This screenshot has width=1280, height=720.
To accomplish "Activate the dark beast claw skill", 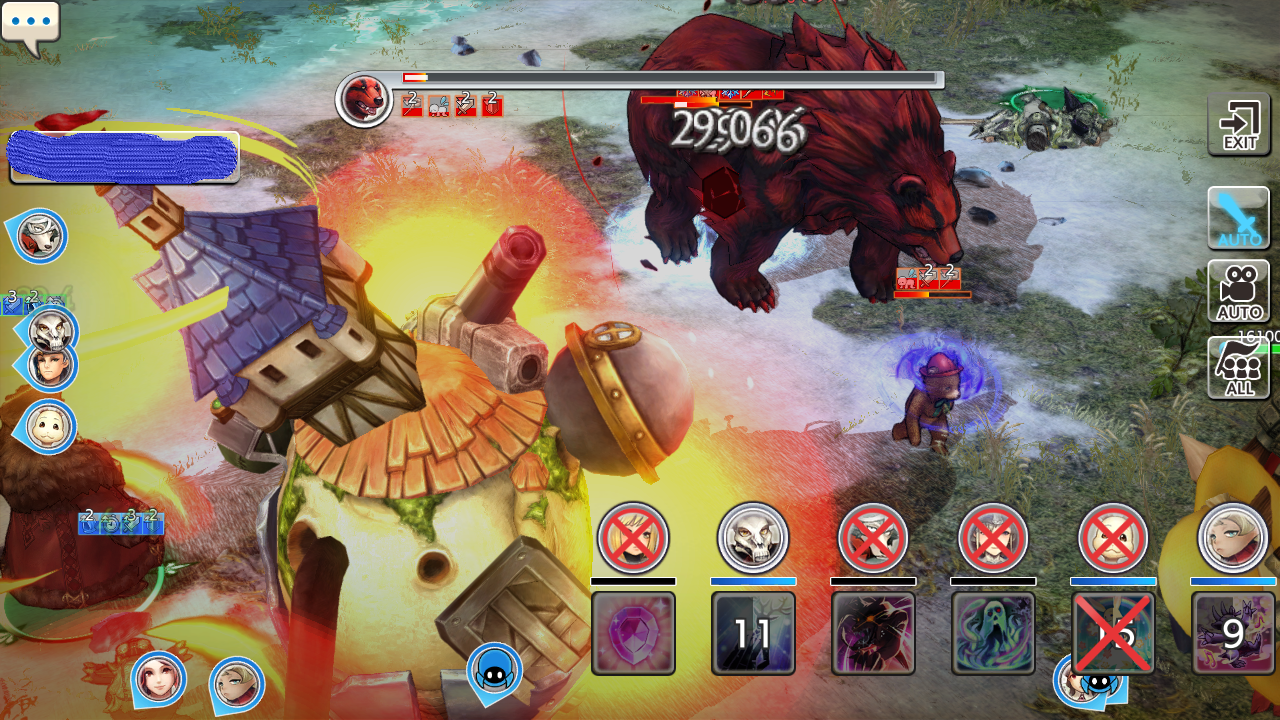I will tap(873, 633).
